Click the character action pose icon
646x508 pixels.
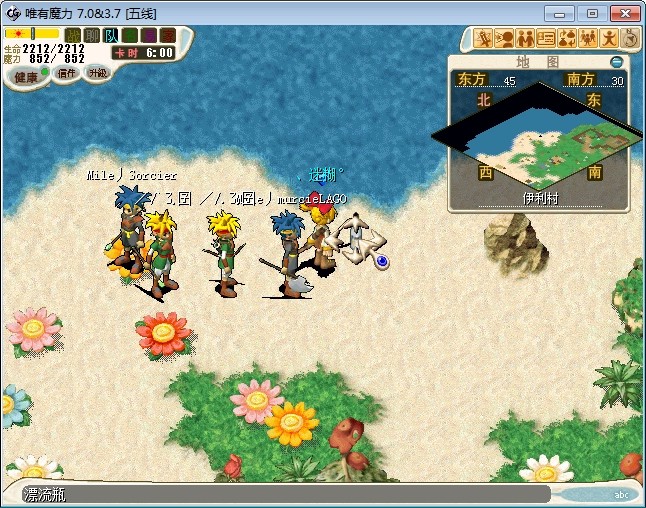point(608,39)
